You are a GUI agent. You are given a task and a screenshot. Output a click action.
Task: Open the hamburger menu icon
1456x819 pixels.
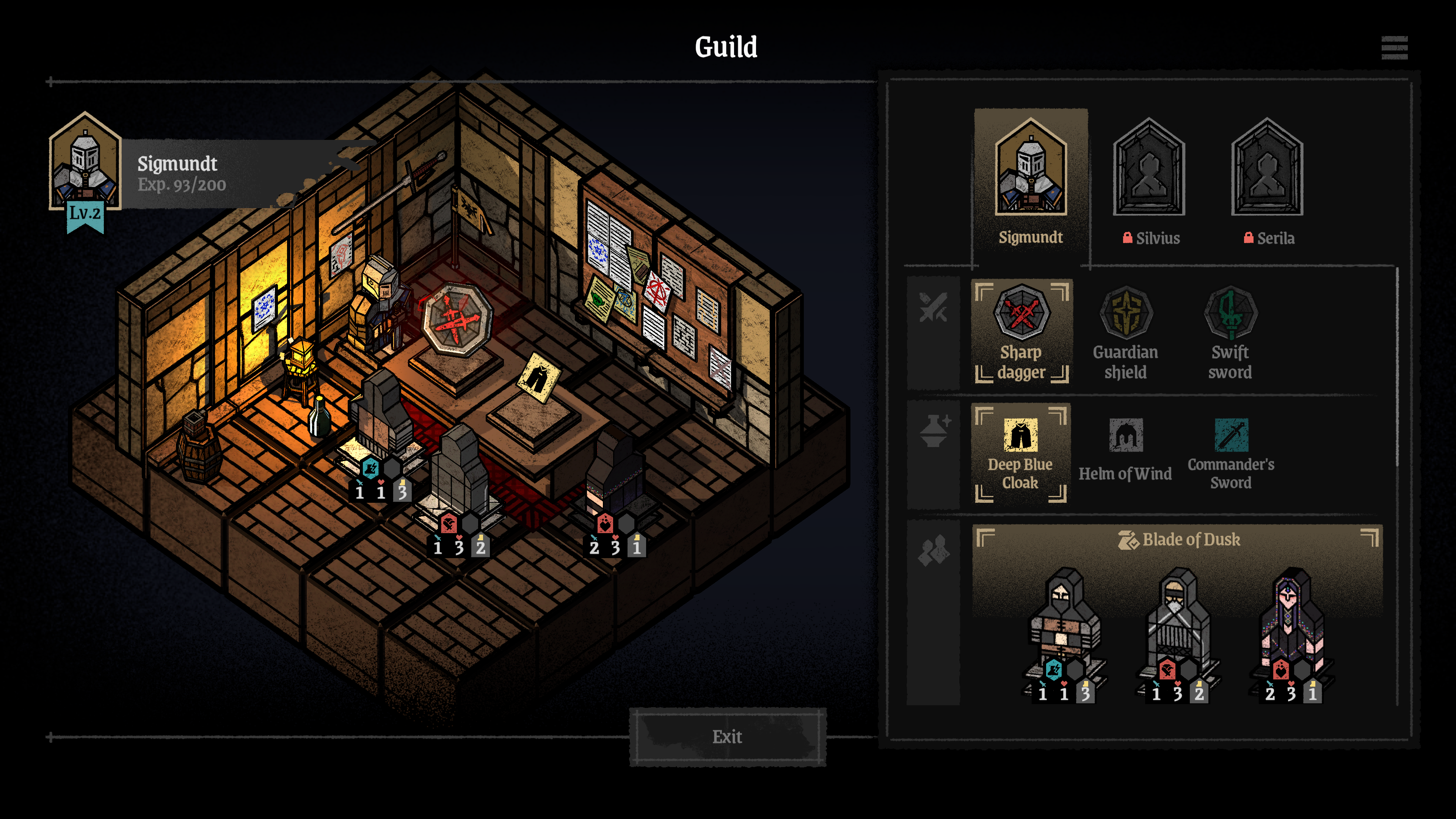[1394, 48]
